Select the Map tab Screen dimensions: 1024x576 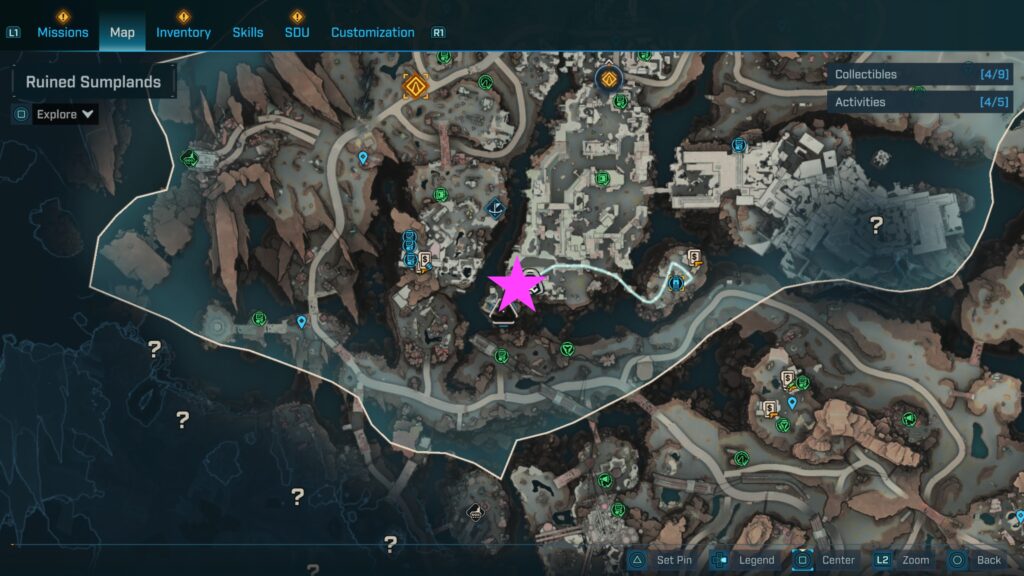tap(122, 32)
